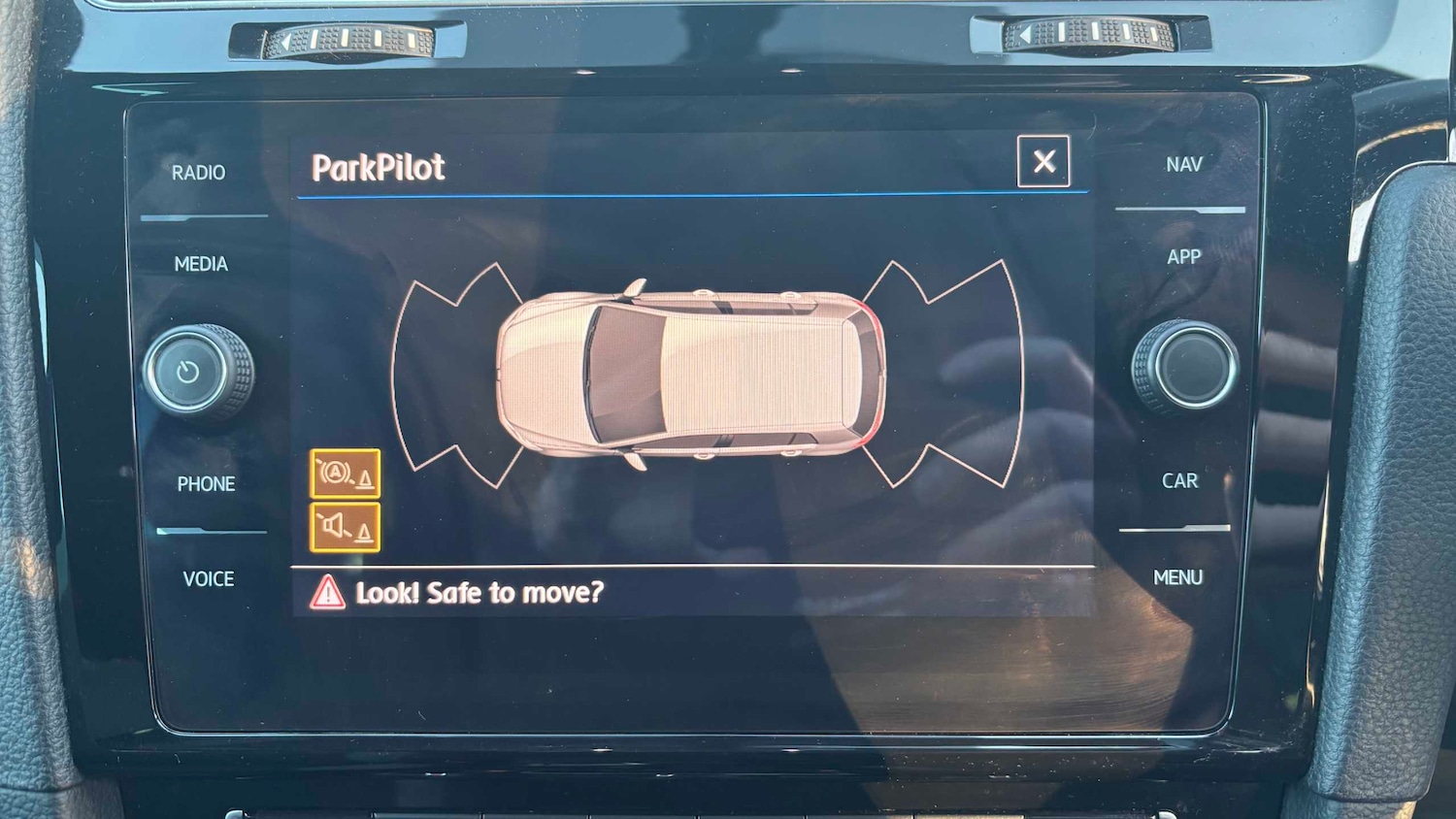Activate VOICE control
1456x819 pixels.
tap(209, 579)
